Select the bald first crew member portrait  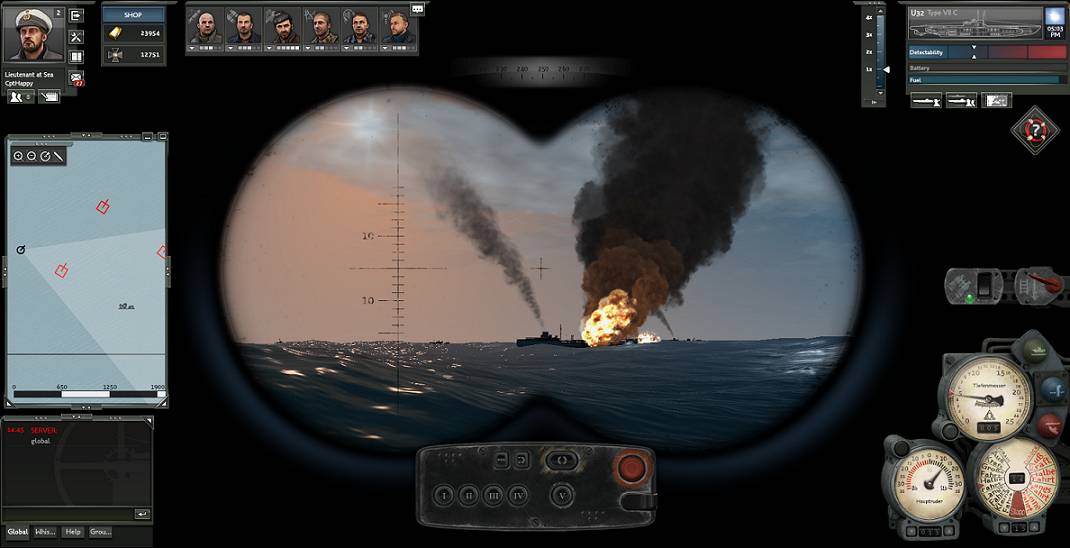[207, 27]
